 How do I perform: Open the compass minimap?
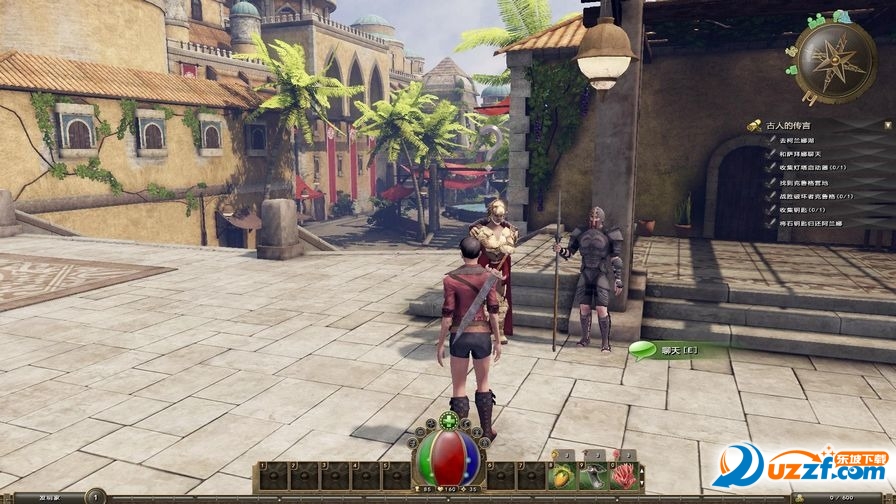click(835, 63)
